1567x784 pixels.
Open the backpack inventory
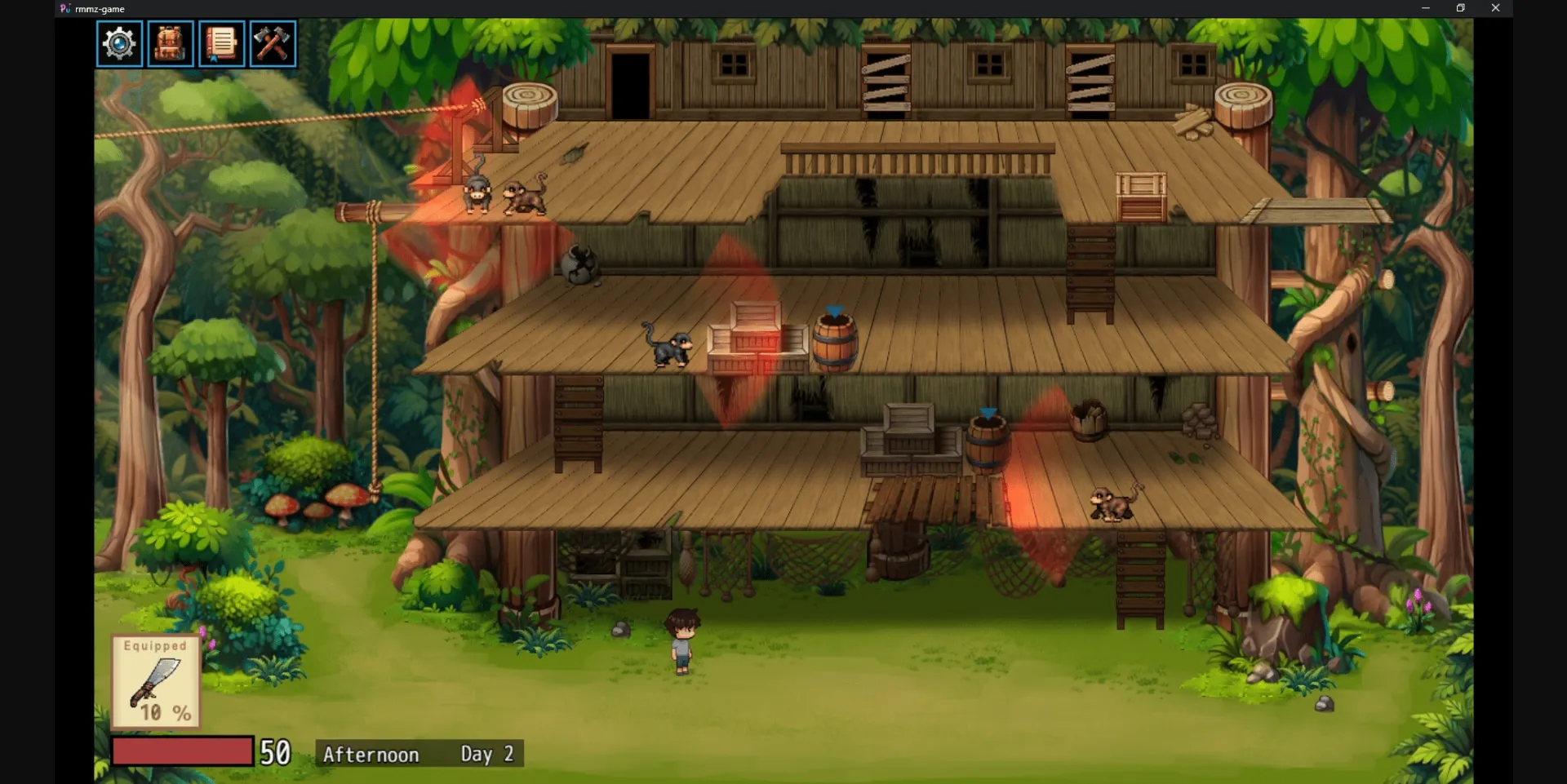pyautogui.click(x=170, y=43)
